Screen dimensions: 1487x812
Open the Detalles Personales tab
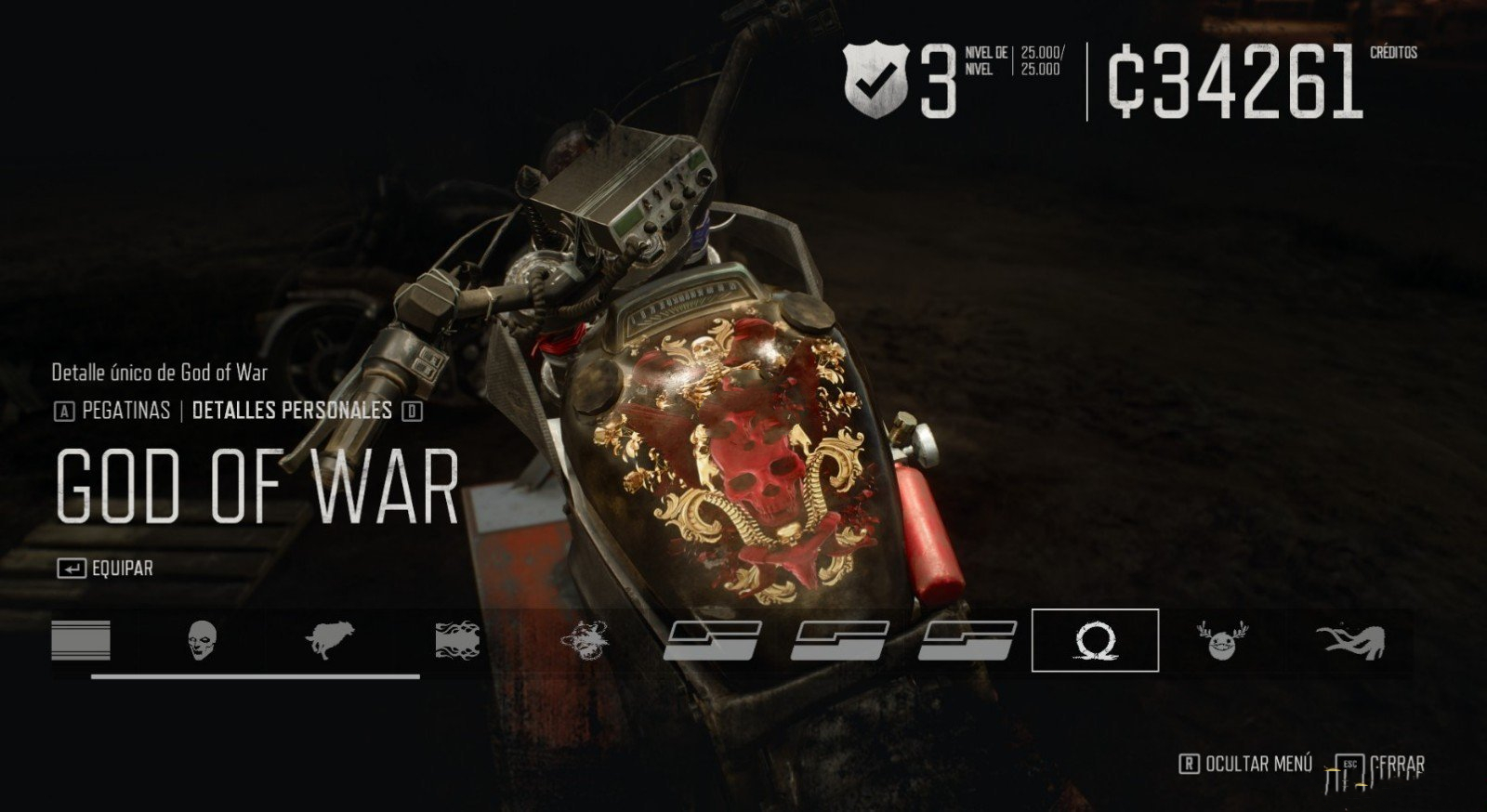tap(292, 411)
